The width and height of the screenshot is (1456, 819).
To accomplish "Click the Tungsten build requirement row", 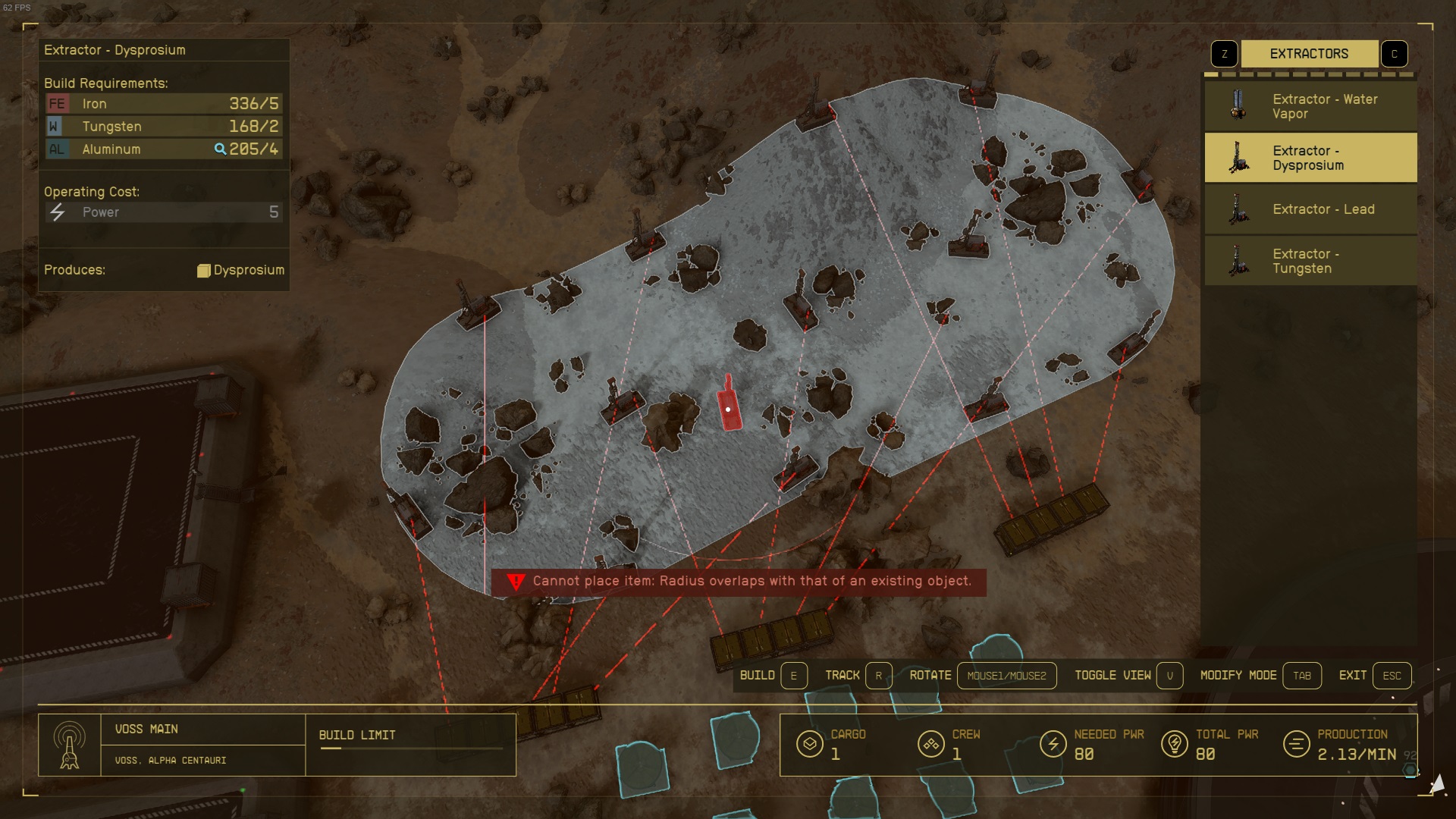I will 163,127.
